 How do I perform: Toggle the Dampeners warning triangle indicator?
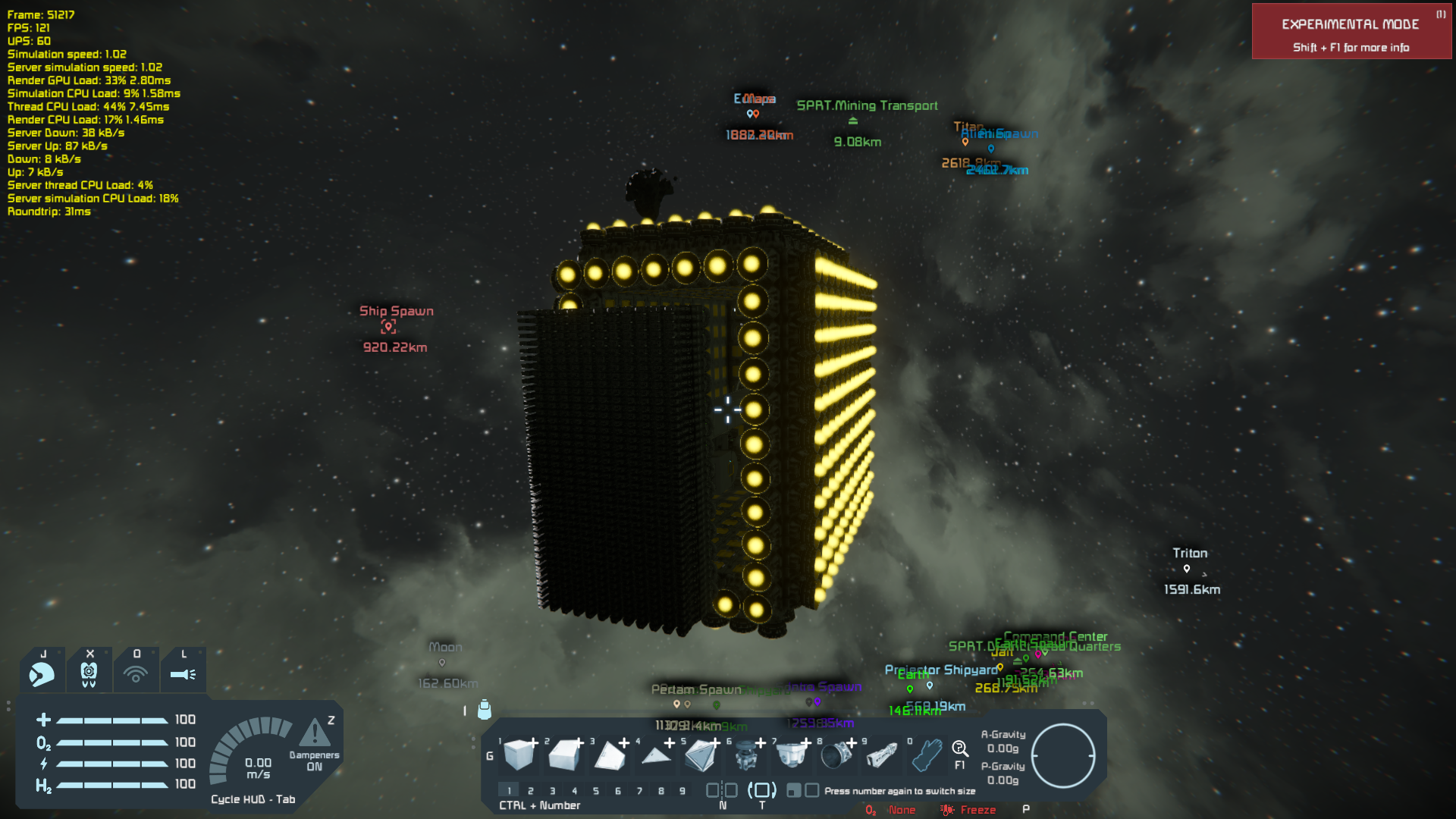(x=315, y=733)
